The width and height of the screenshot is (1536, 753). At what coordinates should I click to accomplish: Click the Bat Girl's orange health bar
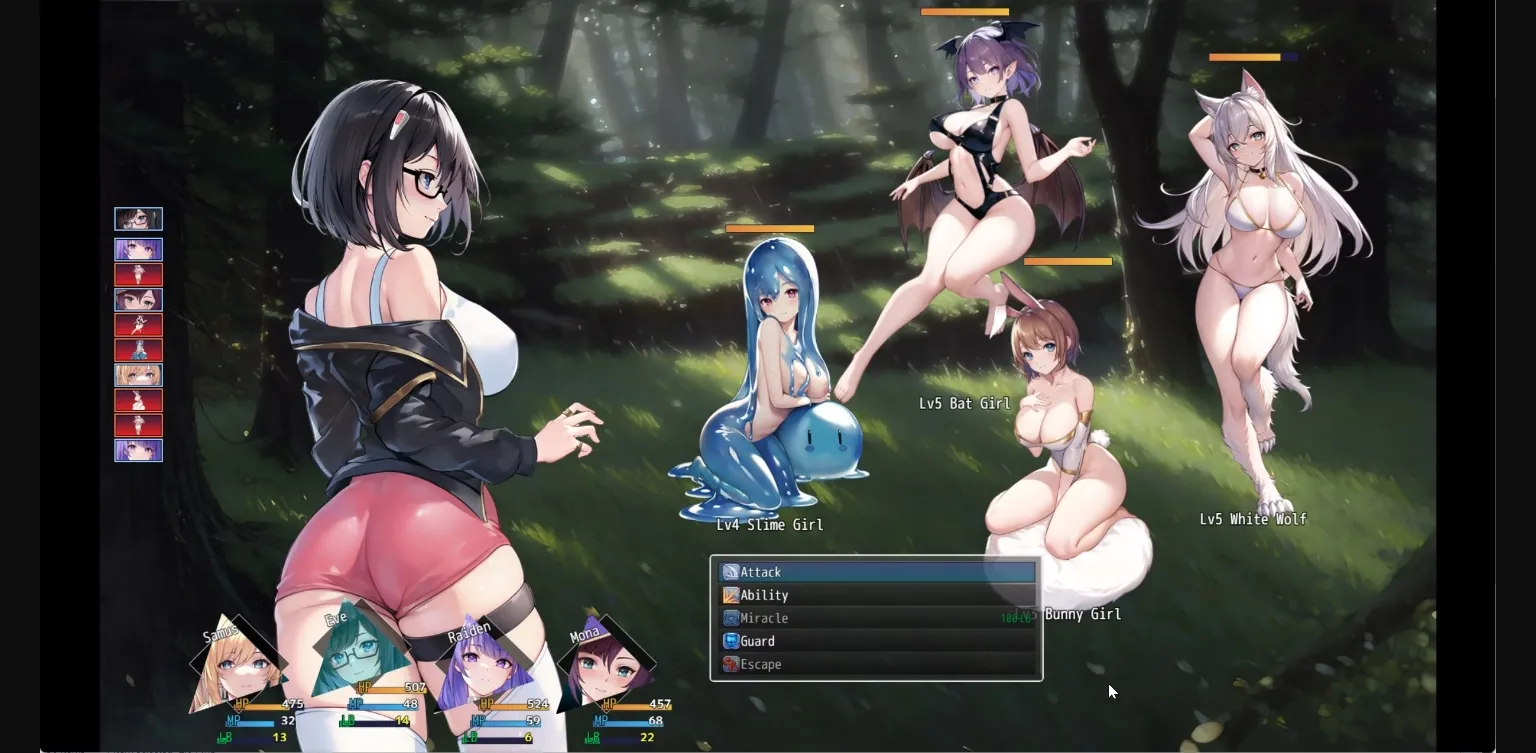(x=964, y=12)
